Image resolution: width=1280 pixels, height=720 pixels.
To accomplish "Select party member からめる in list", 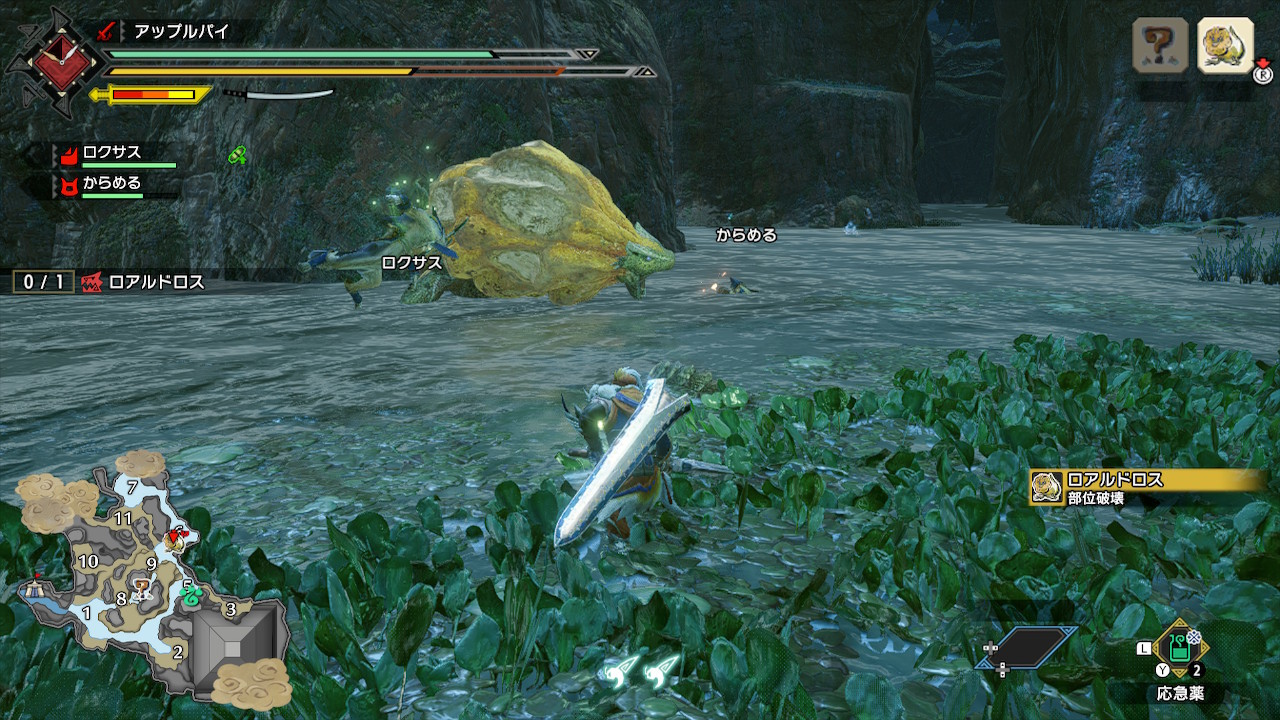I will pyautogui.click(x=112, y=184).
